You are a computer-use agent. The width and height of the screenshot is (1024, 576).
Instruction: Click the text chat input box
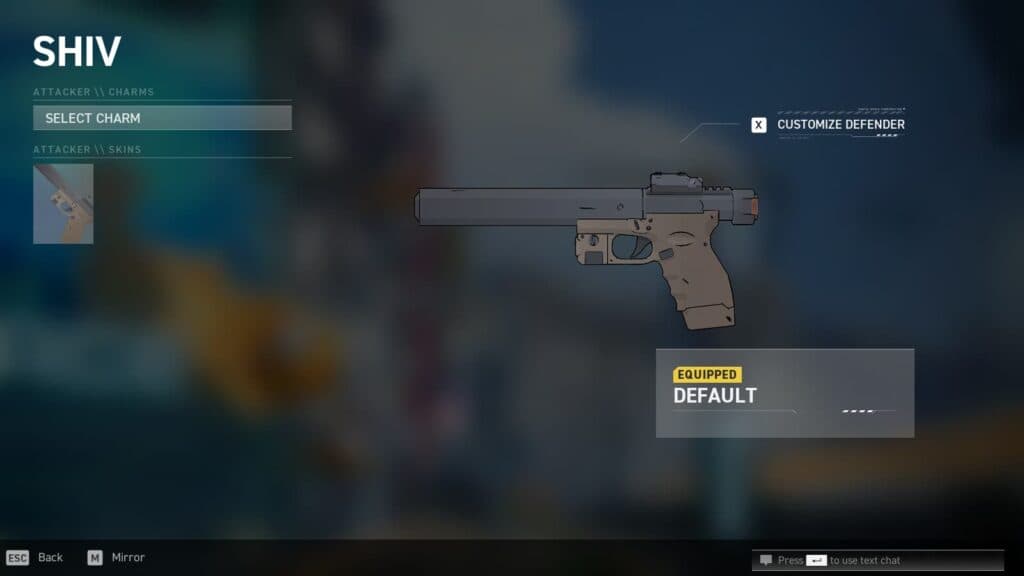point(877,560)
